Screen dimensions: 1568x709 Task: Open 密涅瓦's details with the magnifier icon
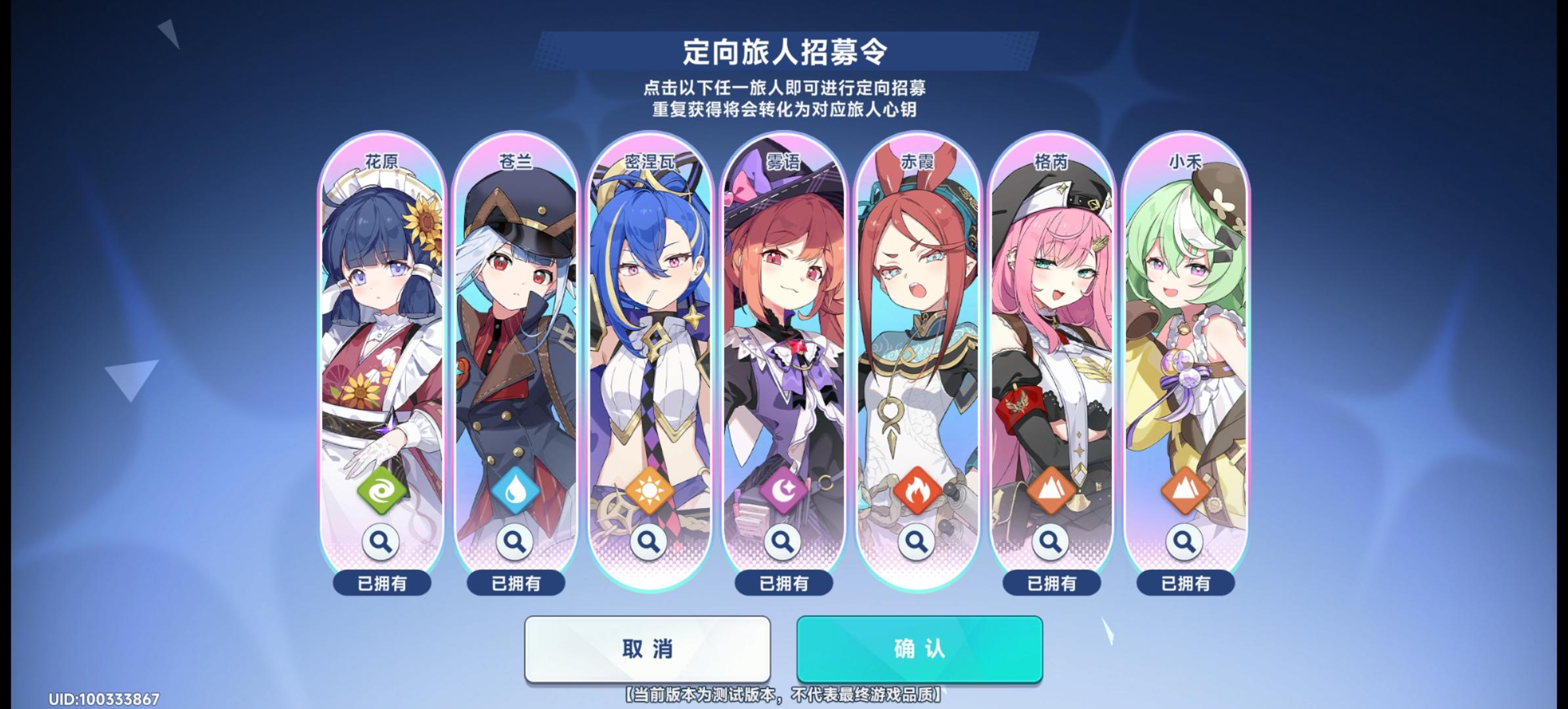[x=650, y=542]
